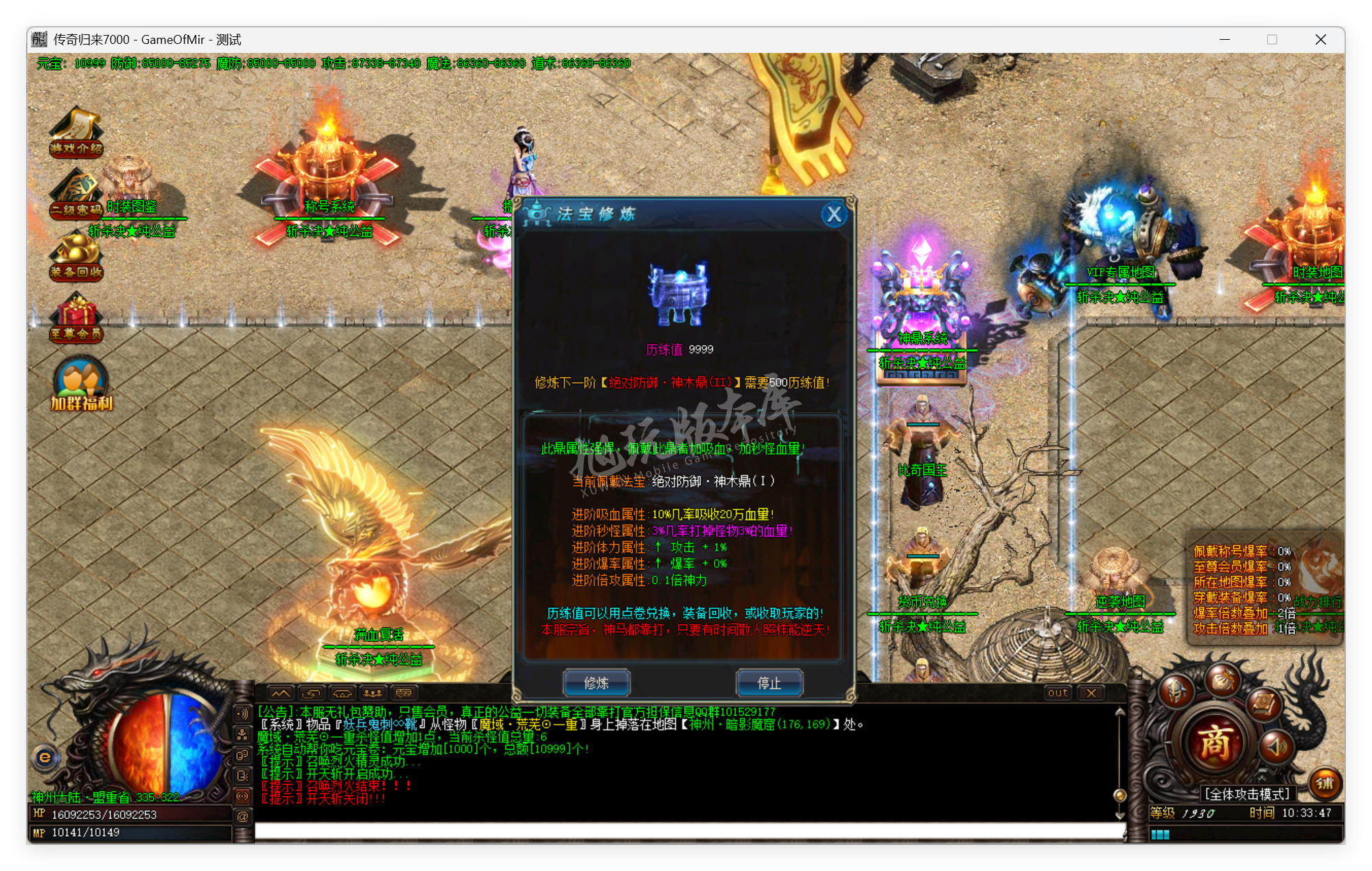Open the 战力排行 ranking tab on right edge
The width and height of the screenshot is (1372, 871).
point(1316,600)
